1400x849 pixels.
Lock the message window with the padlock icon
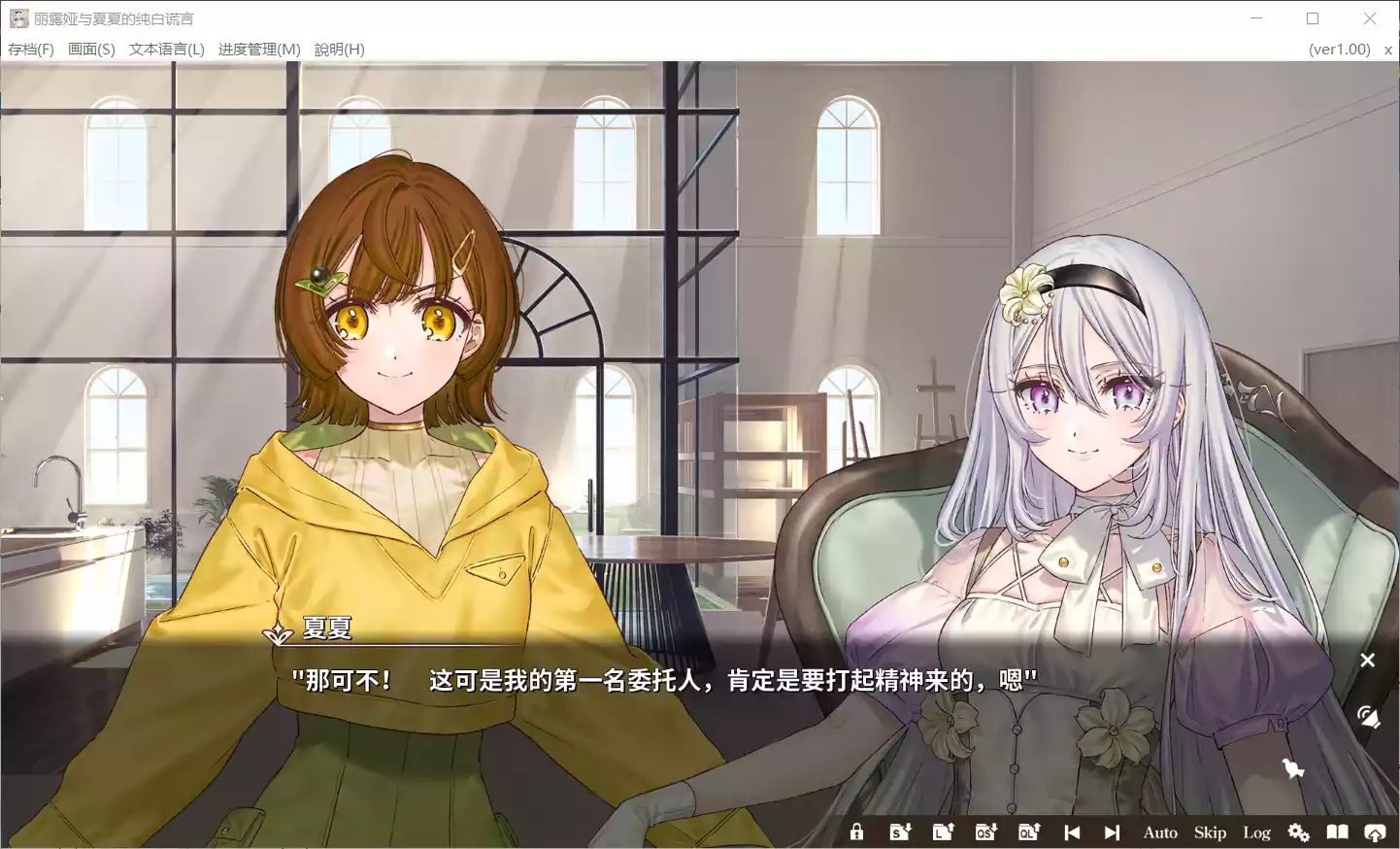click(x=857, y=832)
